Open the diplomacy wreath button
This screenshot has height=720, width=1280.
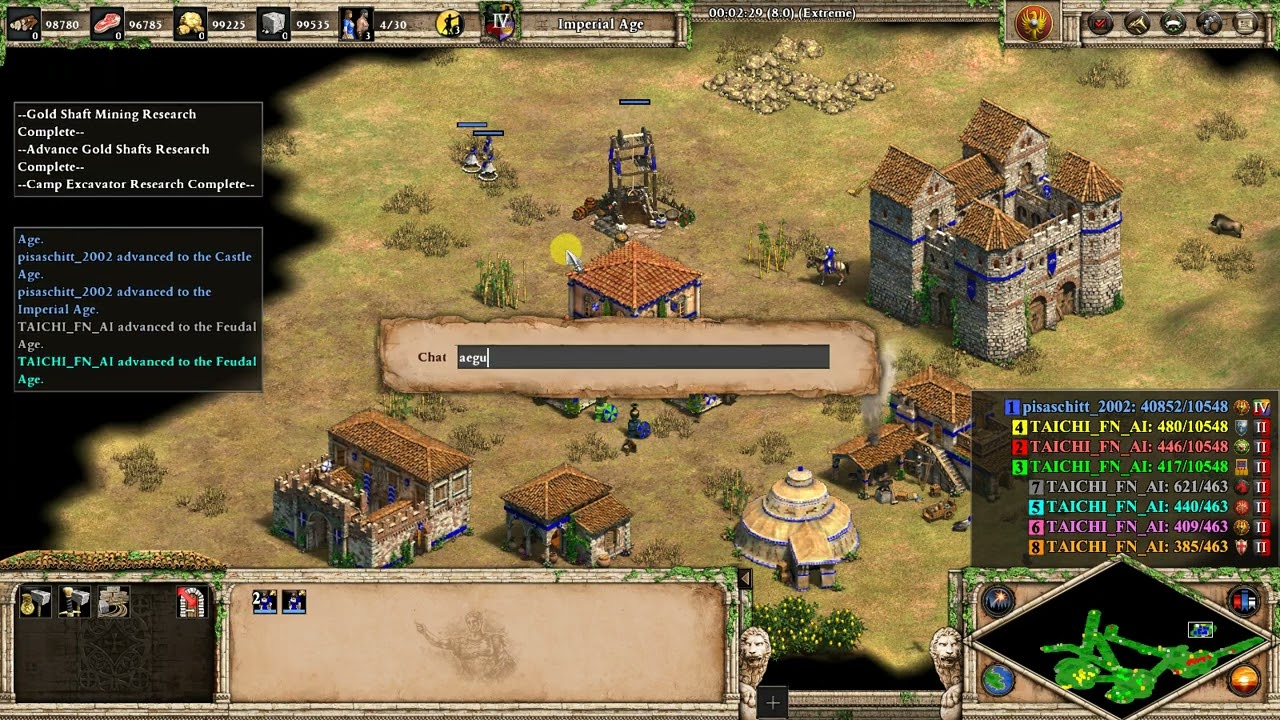(1172, 23)
